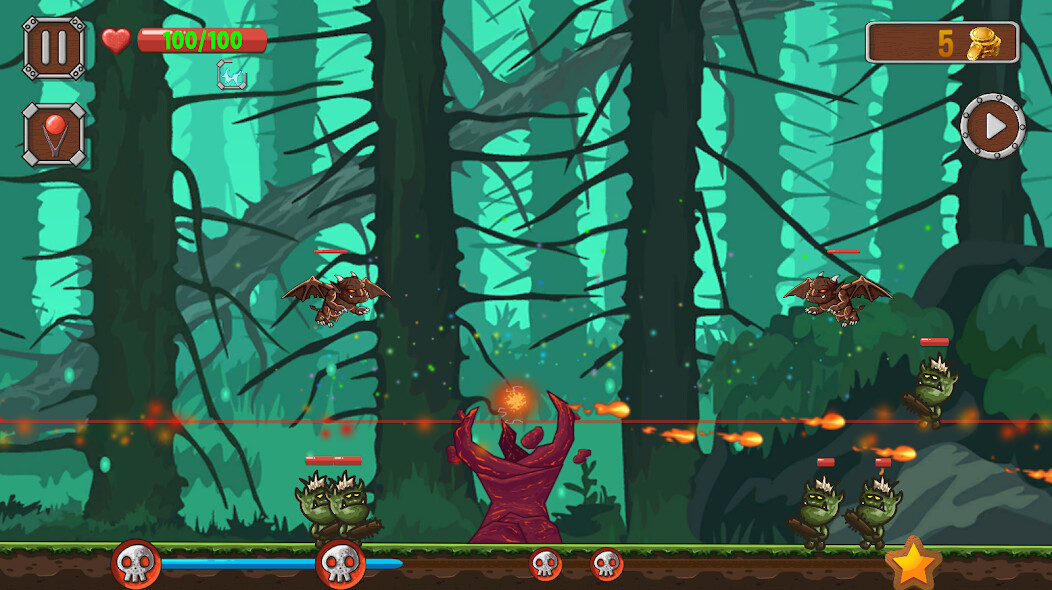Activate the red balloon ability
The width and height of the screenshot is (1052, 590).
point(54,135)
